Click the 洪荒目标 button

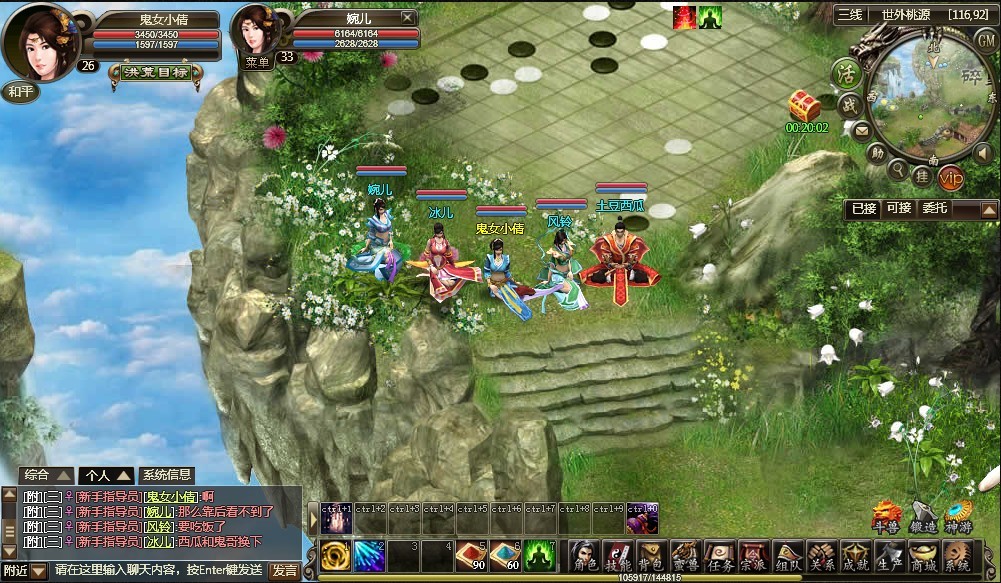click(153, 72)
